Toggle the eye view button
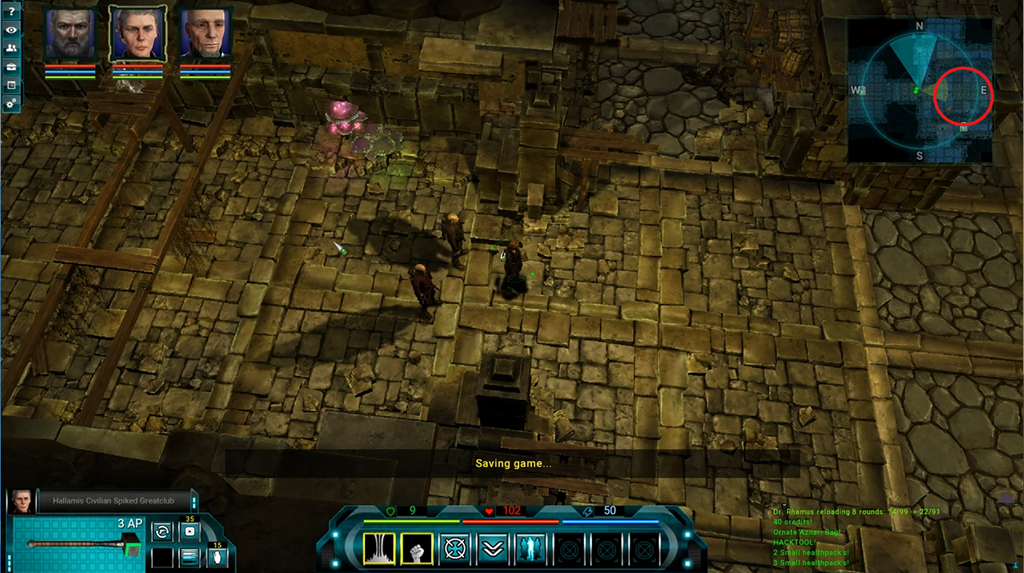The width and height of the screenshot is (1024, 573). pyautogui.click(x=11, y=30)
